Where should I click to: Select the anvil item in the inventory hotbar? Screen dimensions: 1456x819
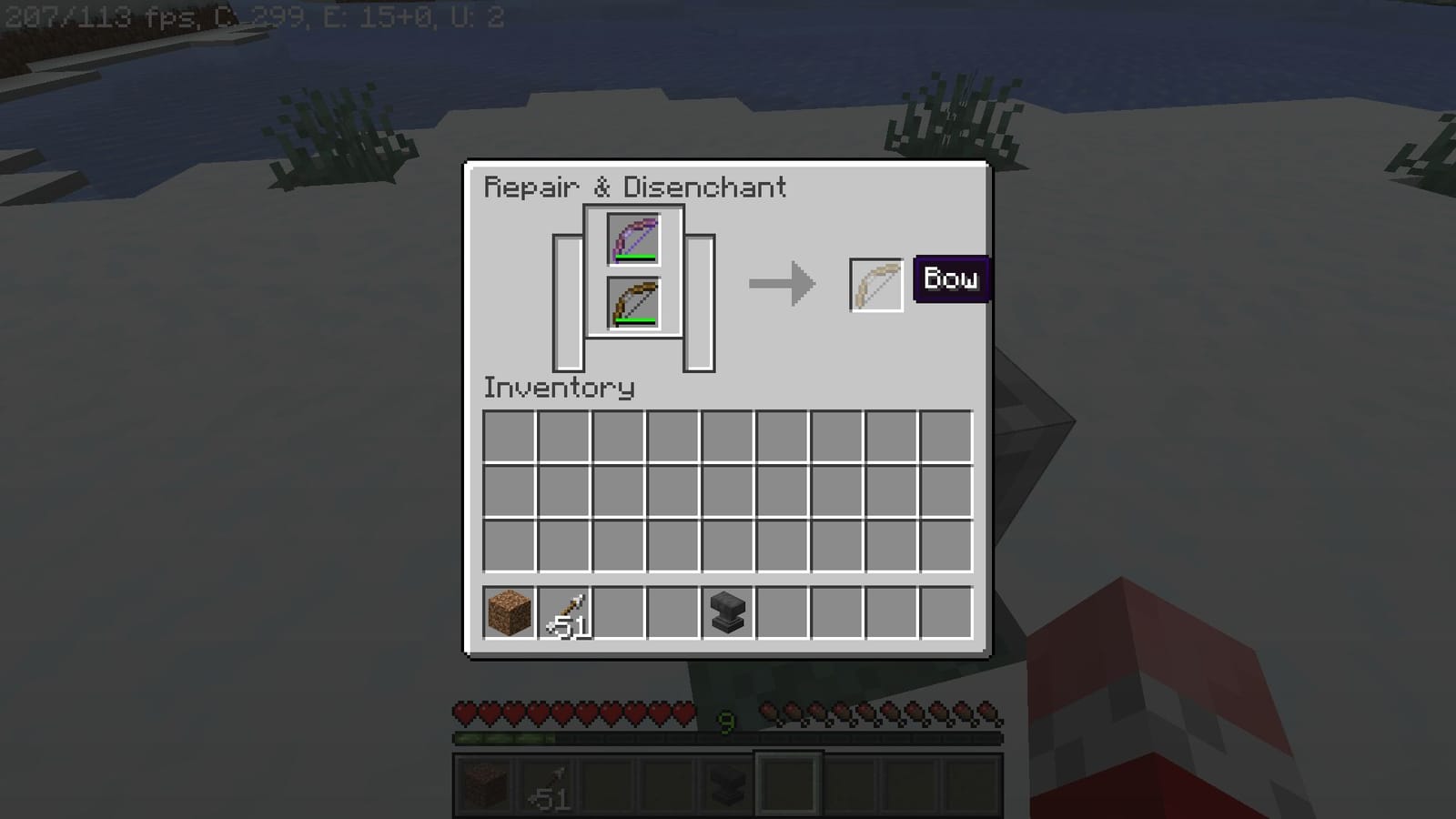coord(726,613)
